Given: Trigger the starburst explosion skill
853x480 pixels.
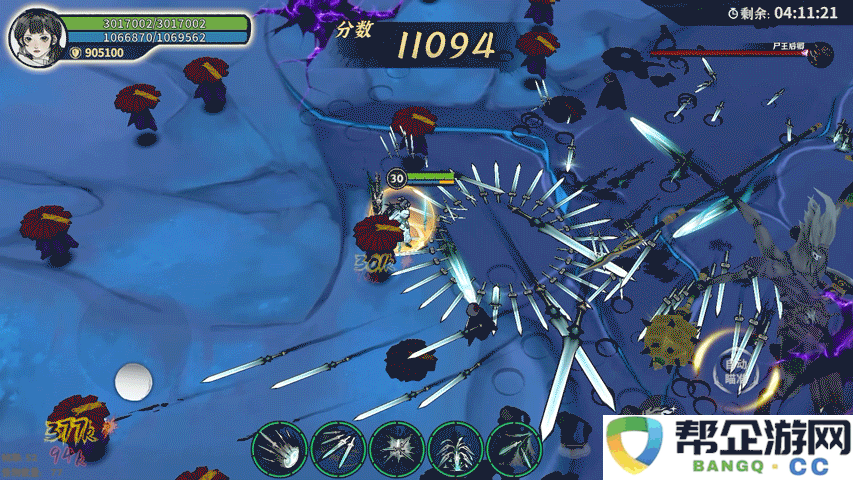Looking at the screenshot, I should point(397,448).
